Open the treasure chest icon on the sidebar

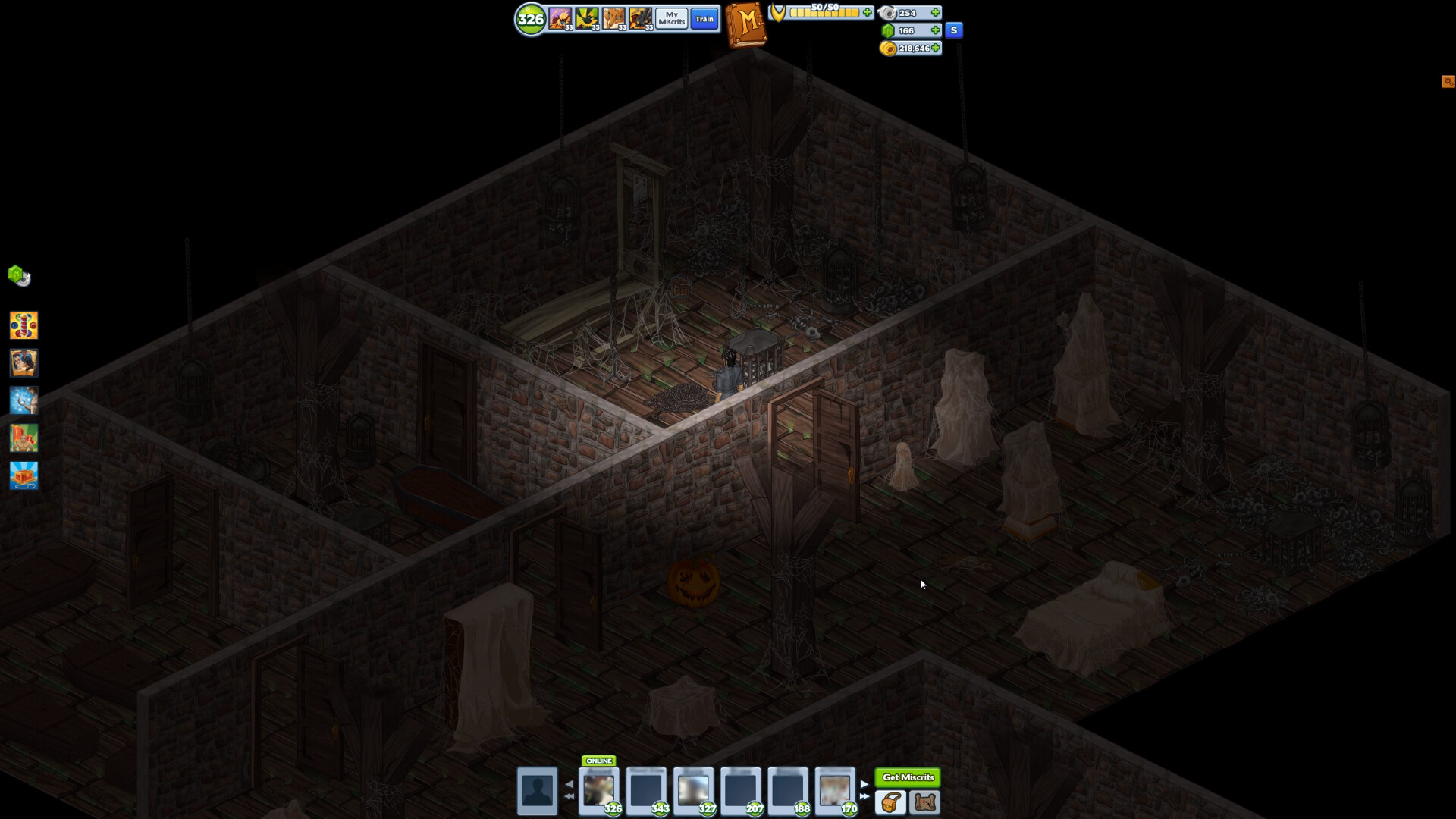(24, 476)
